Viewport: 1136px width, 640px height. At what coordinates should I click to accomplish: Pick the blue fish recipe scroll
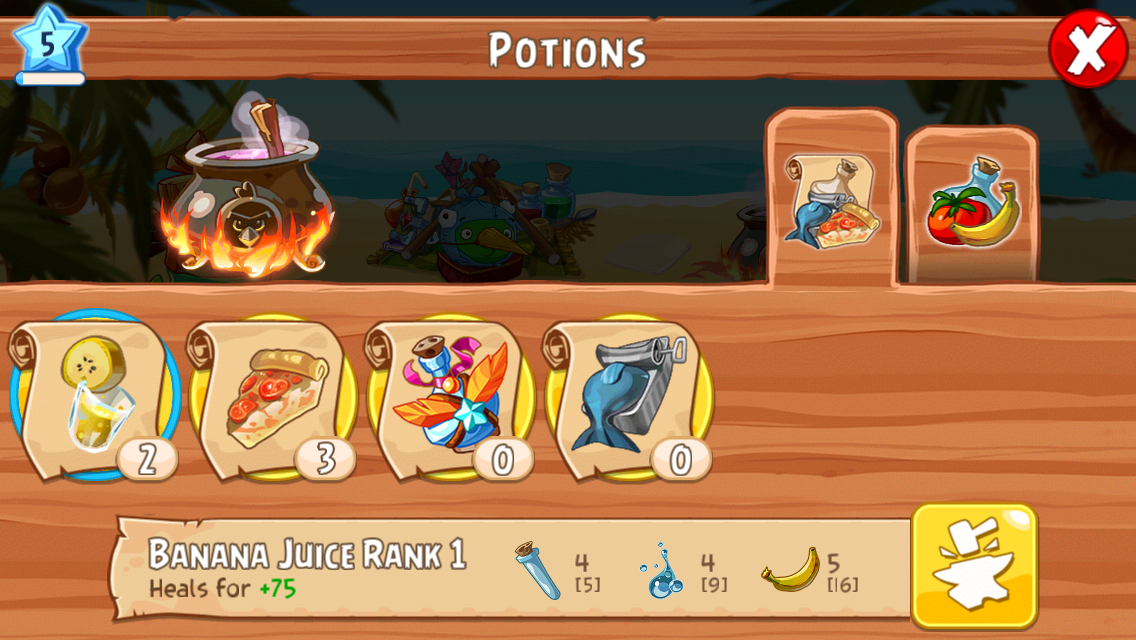click(x=627, y=396)
